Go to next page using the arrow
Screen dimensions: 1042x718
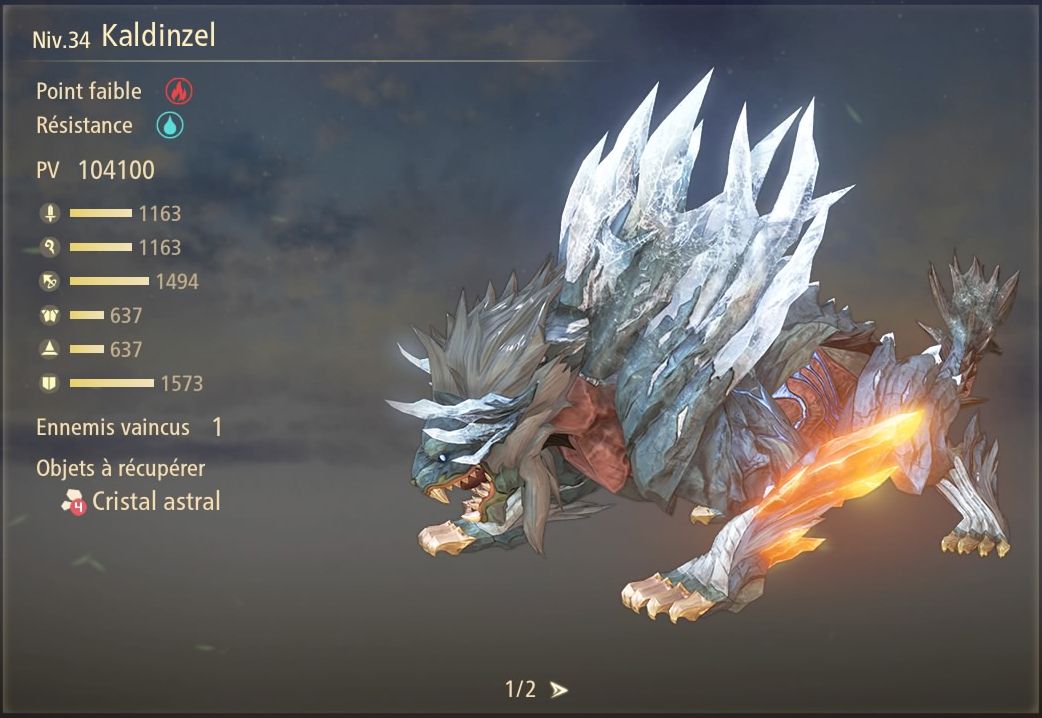(559, 690)
